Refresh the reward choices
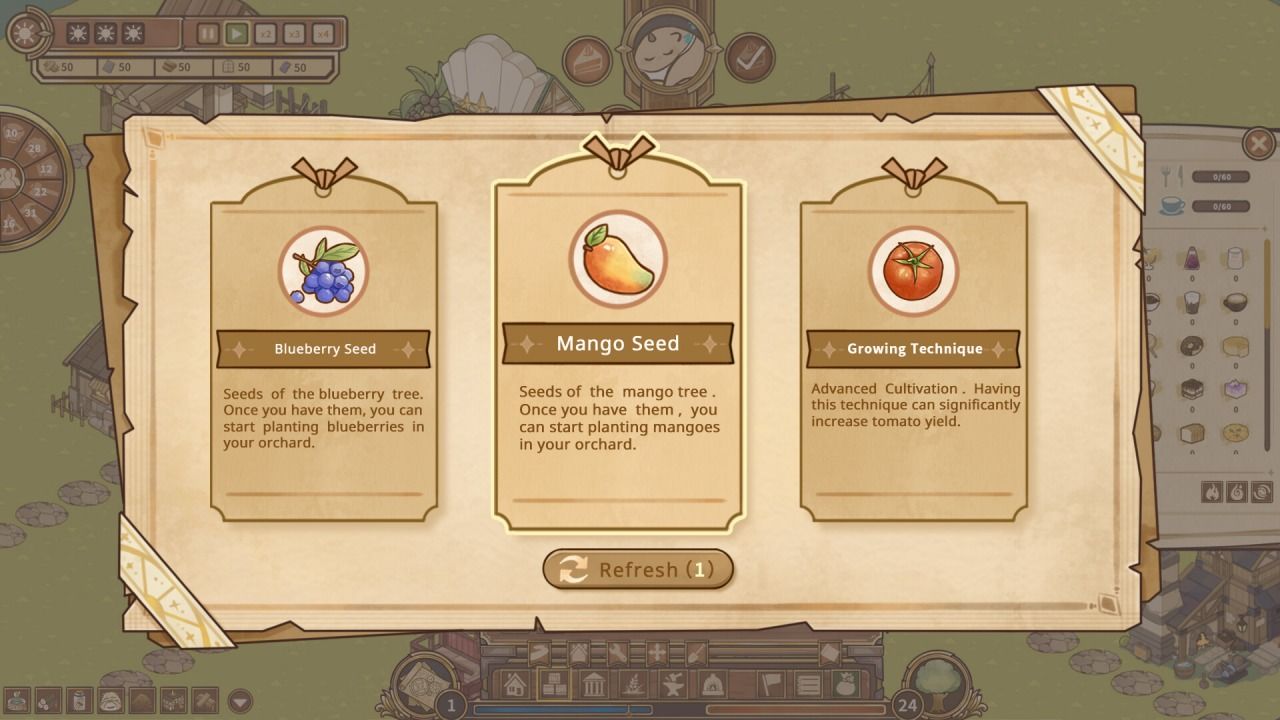This screenshot has height=720, width=1280. click(x=638, y=569)
